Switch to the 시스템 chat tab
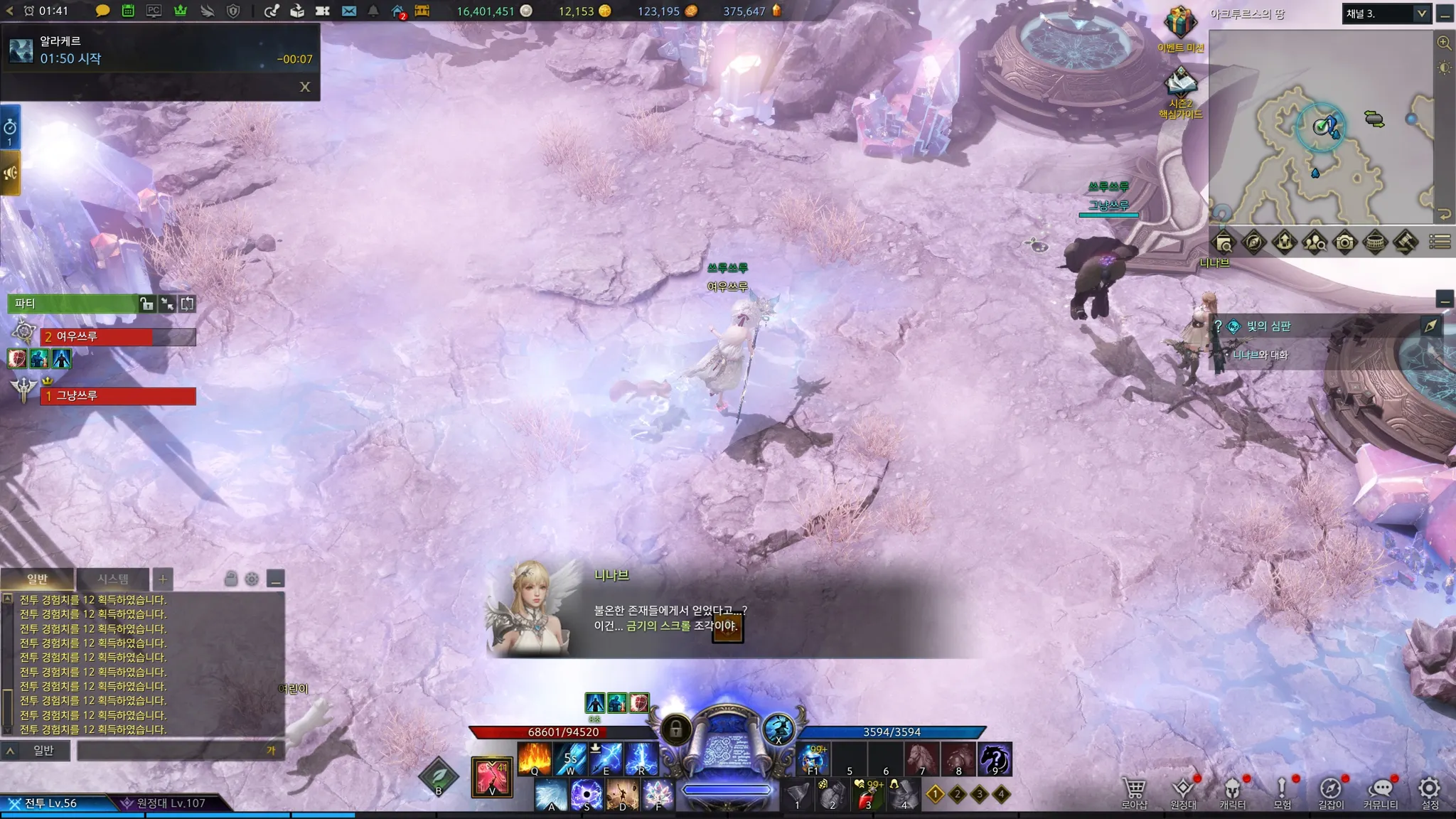This screenshot has height=819, width=1456. point(113,579)
